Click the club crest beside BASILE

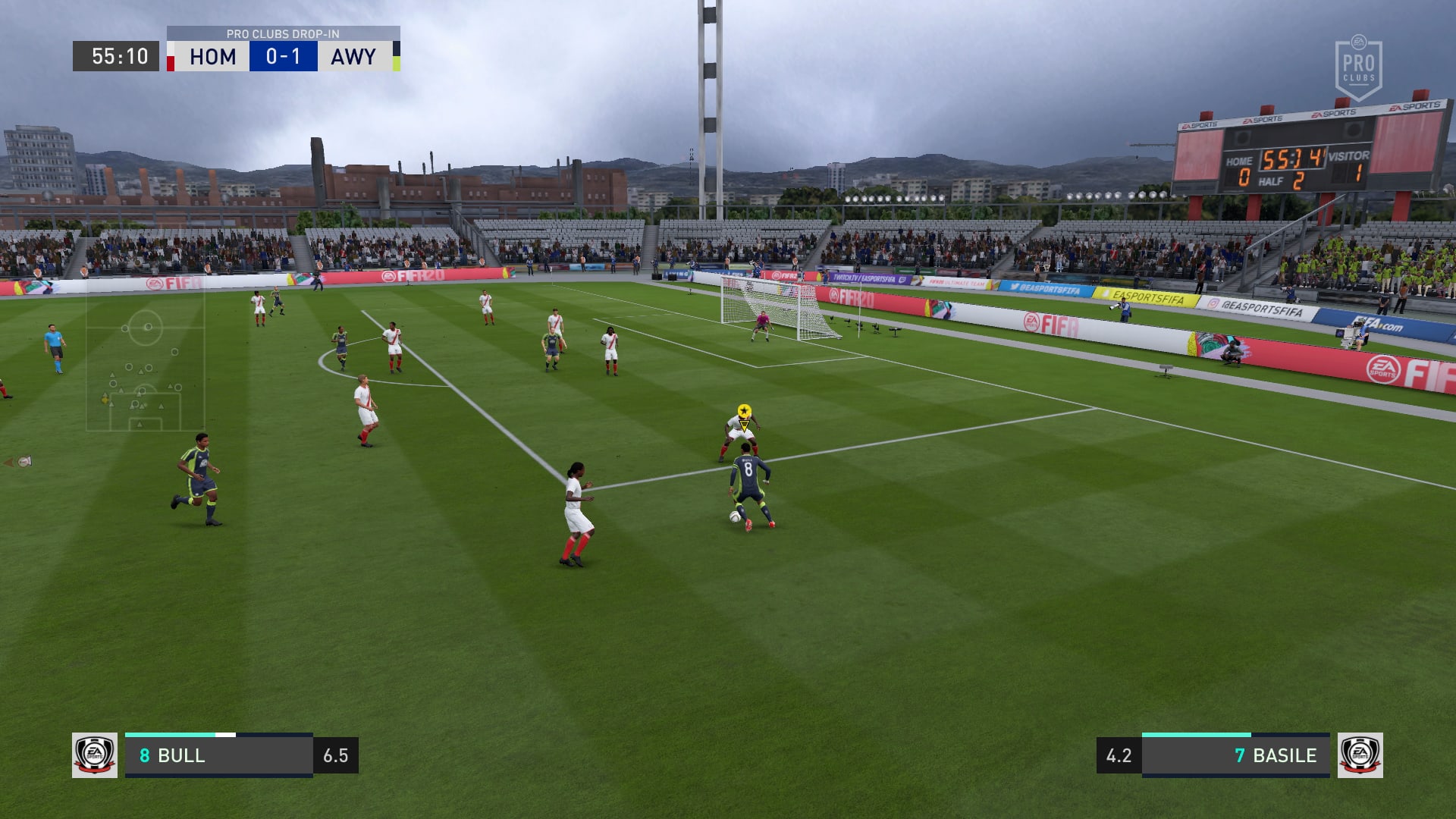coord(1360,755)
